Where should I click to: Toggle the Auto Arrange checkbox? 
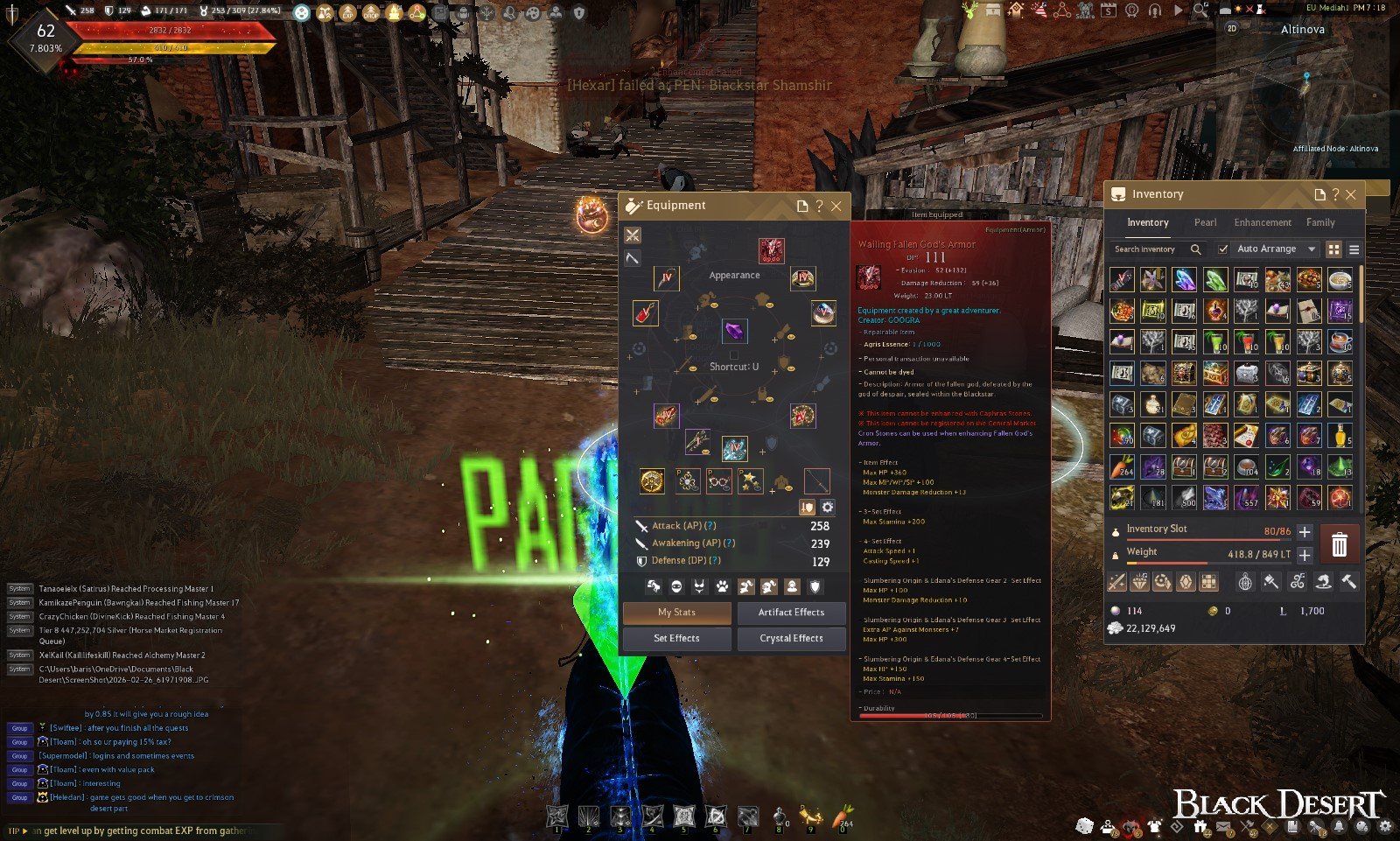coord(1223,249)
